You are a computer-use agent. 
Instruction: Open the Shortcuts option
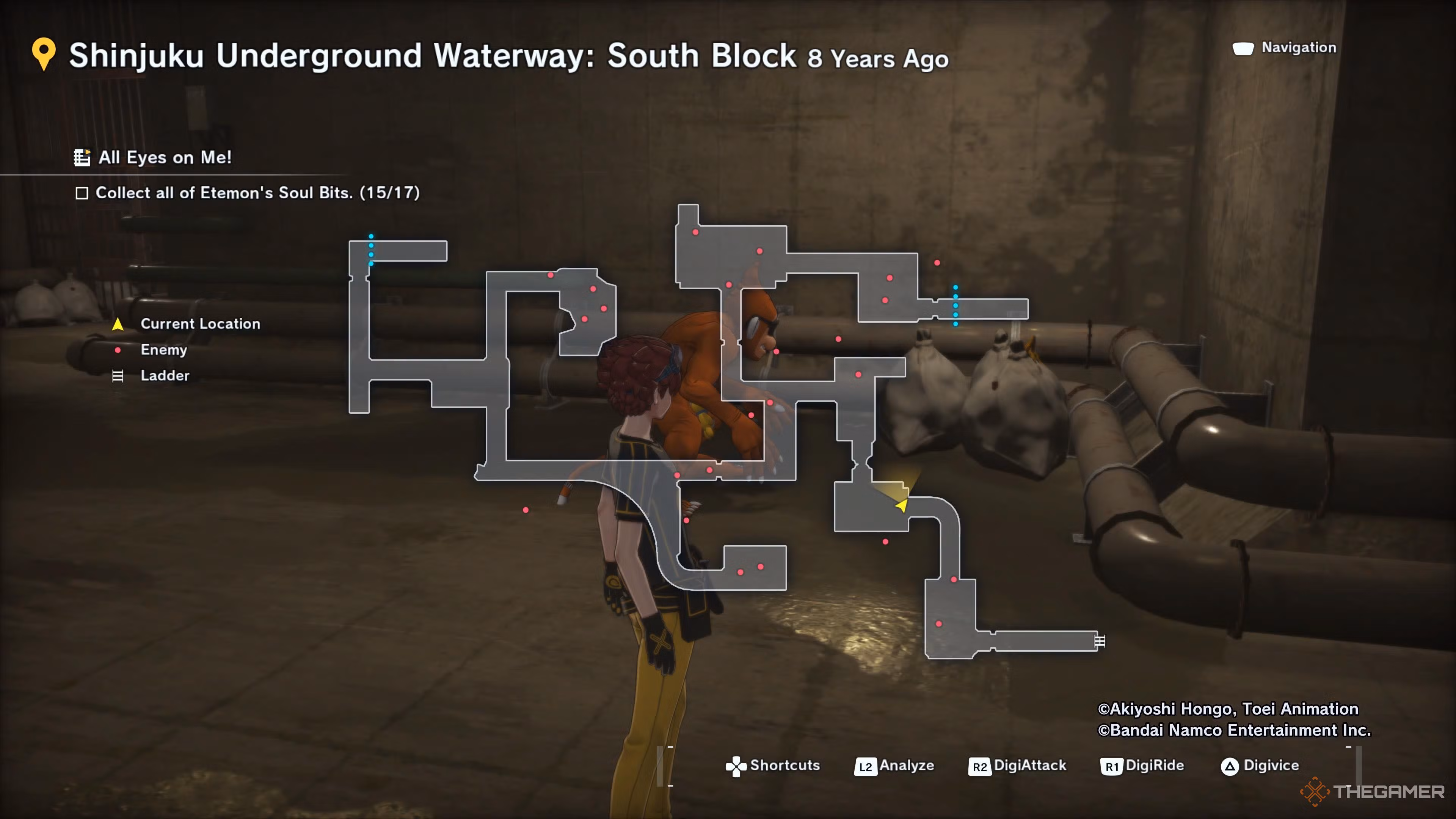(x=772, y=766)
